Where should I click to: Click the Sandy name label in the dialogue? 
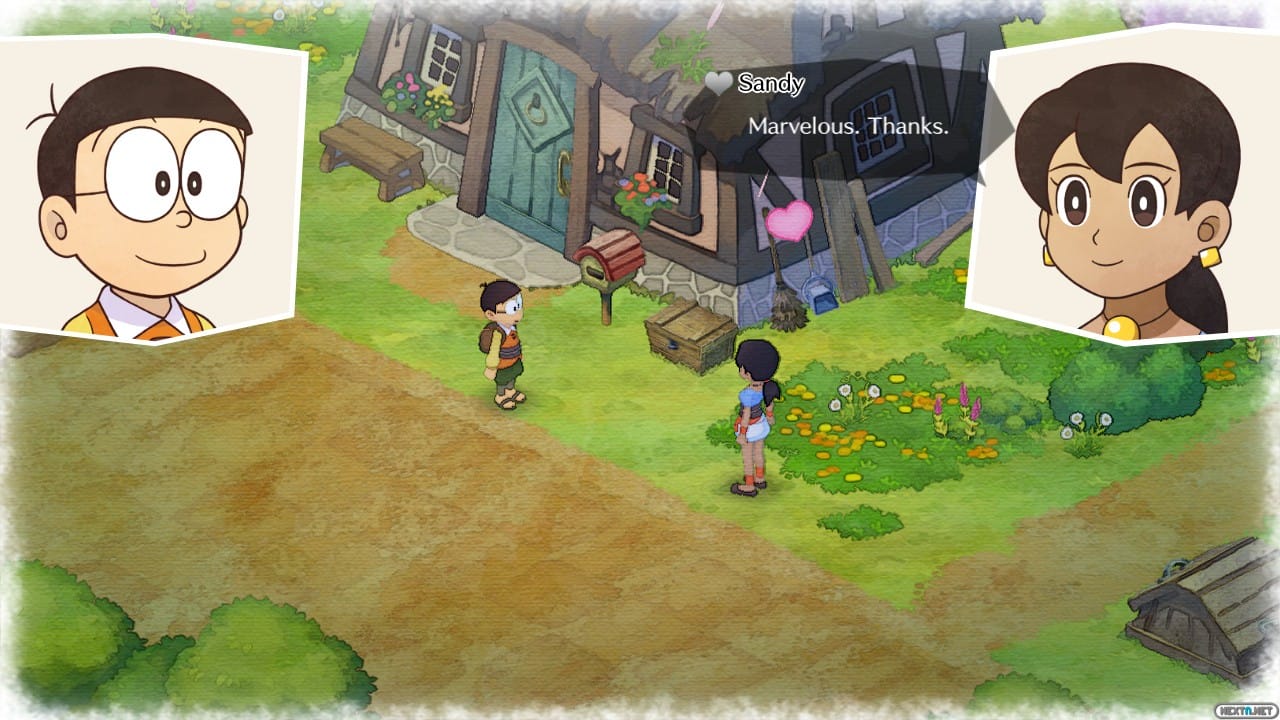click(x=770, y=83)
